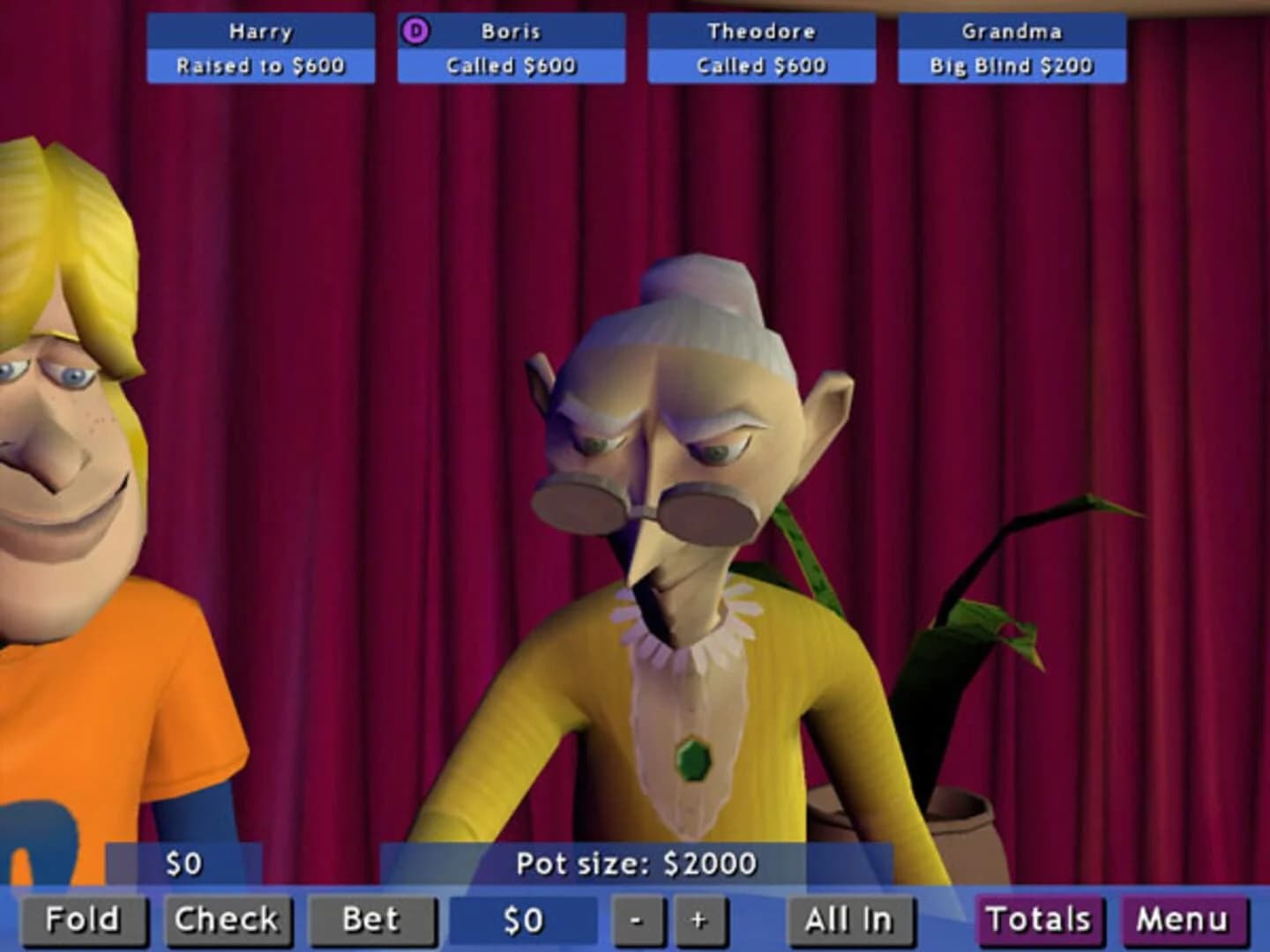Click the 'Big Blind $200' status under Grandma
The image size is (1270, 952).
point(1011,65)
